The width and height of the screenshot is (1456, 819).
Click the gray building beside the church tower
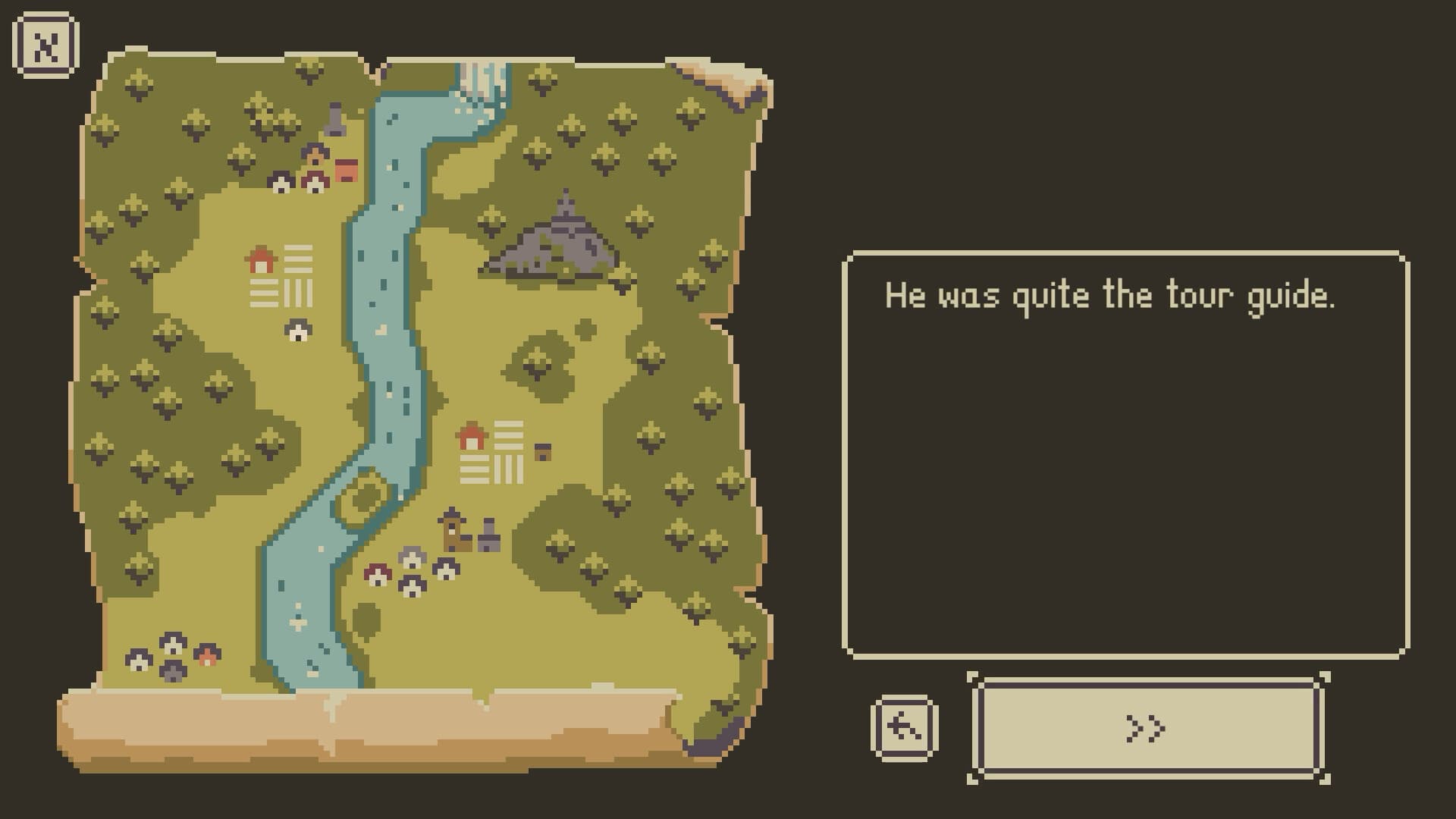point(488,540)
